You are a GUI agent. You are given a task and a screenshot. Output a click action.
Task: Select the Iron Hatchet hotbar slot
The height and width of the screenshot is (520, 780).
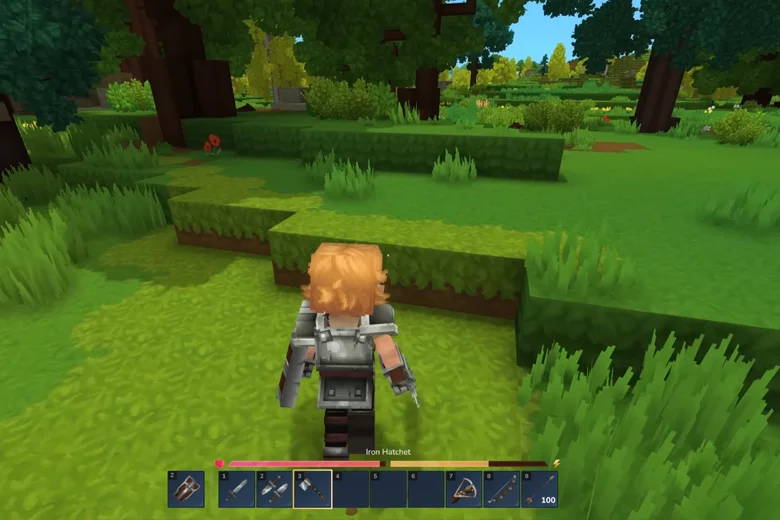click(x=312, y=489)
